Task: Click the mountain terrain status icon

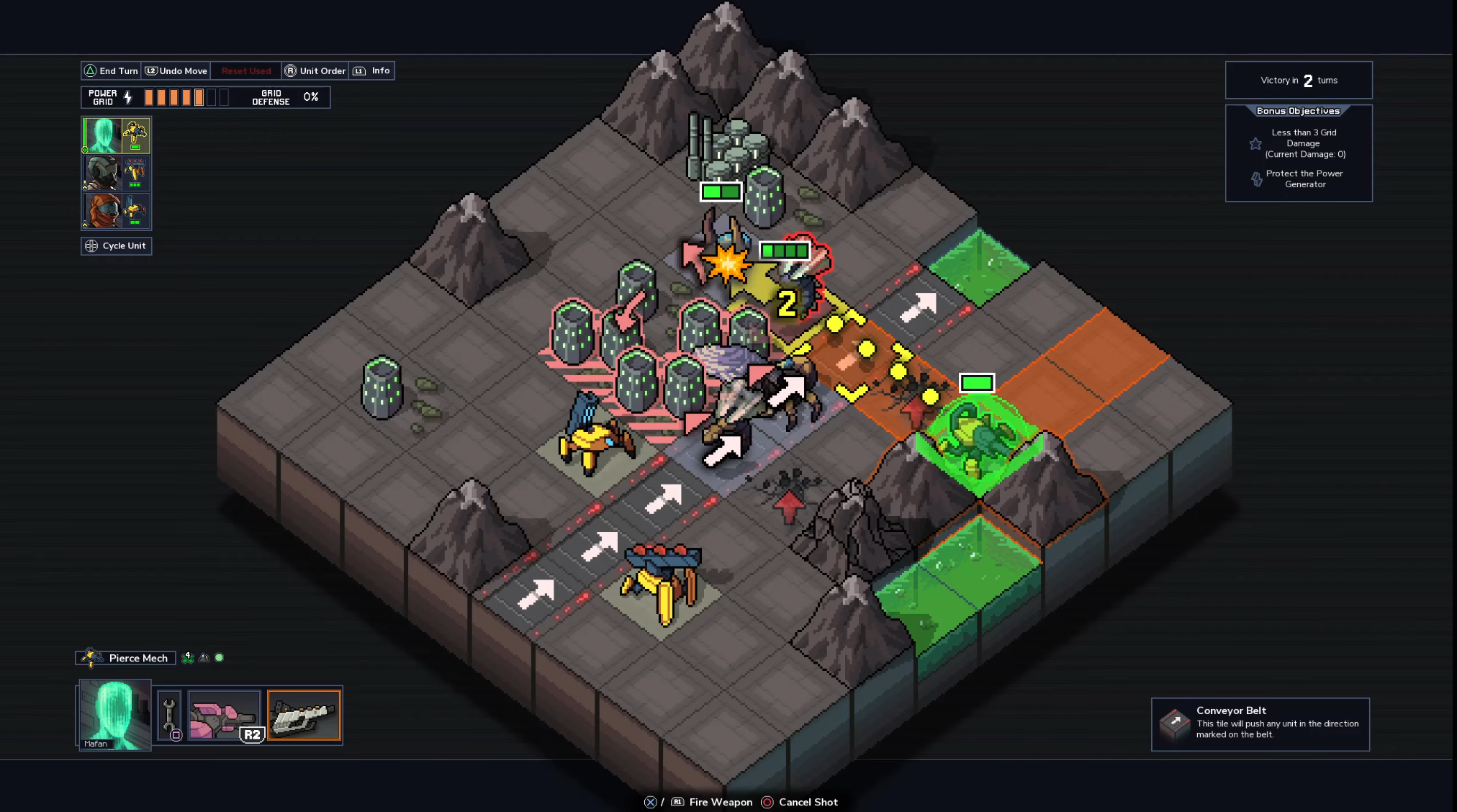Action: [x=204, y=657]
